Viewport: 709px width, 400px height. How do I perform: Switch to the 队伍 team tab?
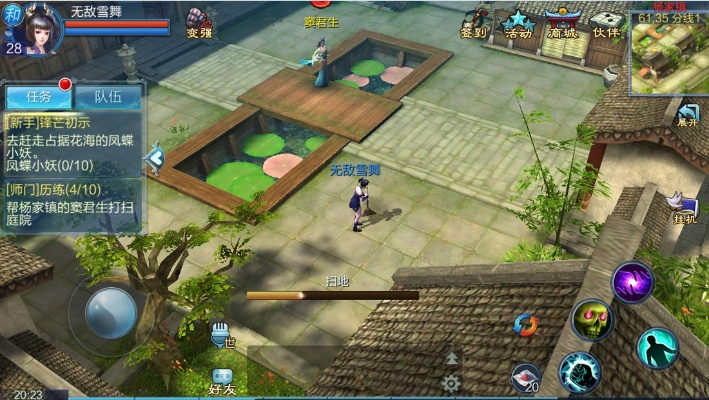pyautogui.click(x=108, y=96)
